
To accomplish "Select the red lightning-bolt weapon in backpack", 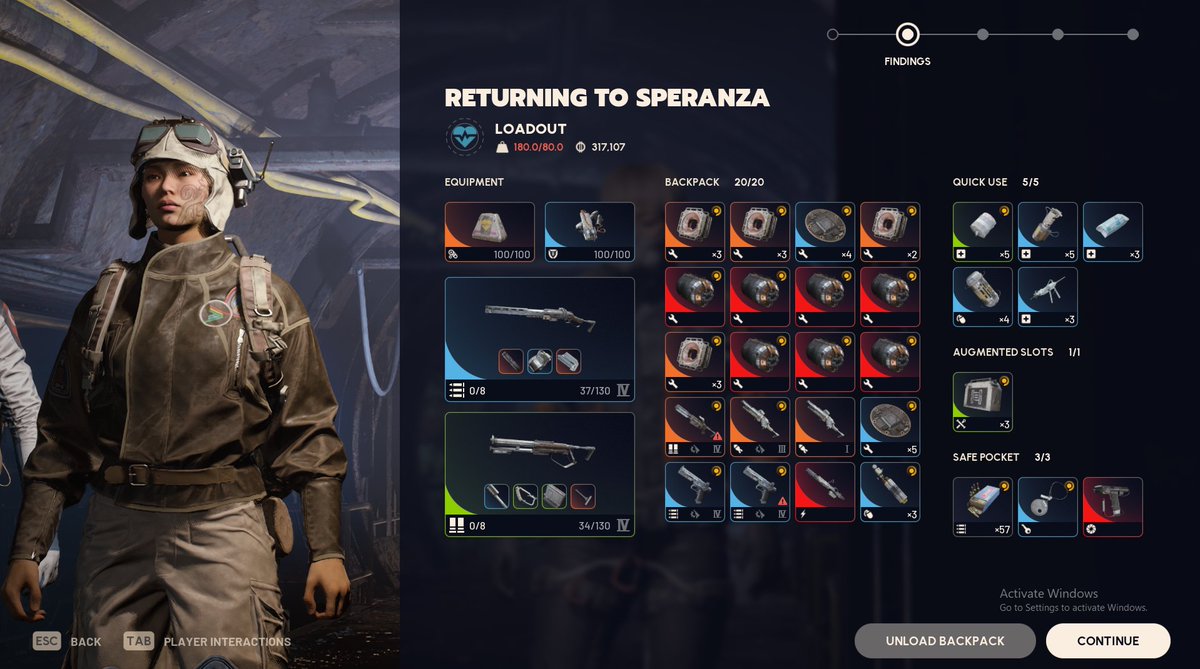I will [824, 492].
